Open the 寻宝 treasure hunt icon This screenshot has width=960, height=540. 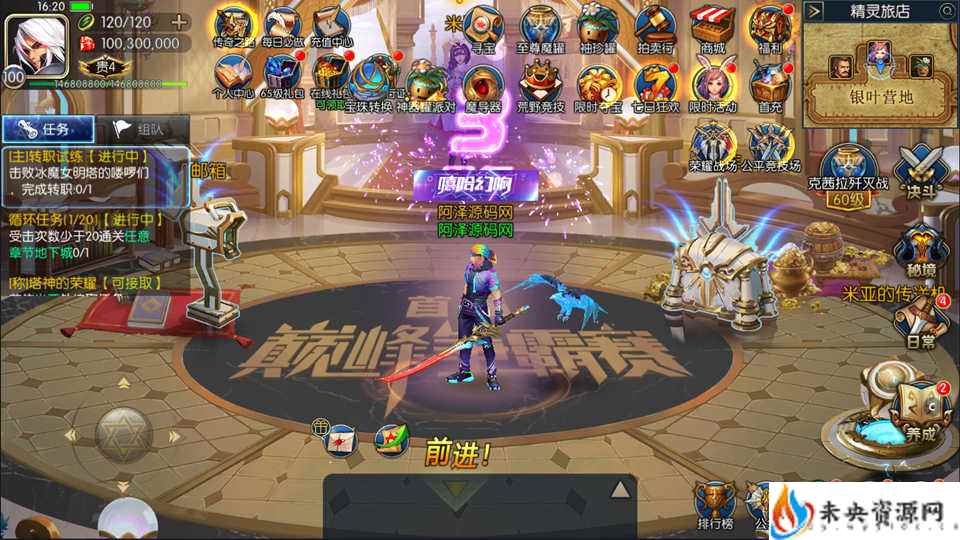(x=486, y=26)
